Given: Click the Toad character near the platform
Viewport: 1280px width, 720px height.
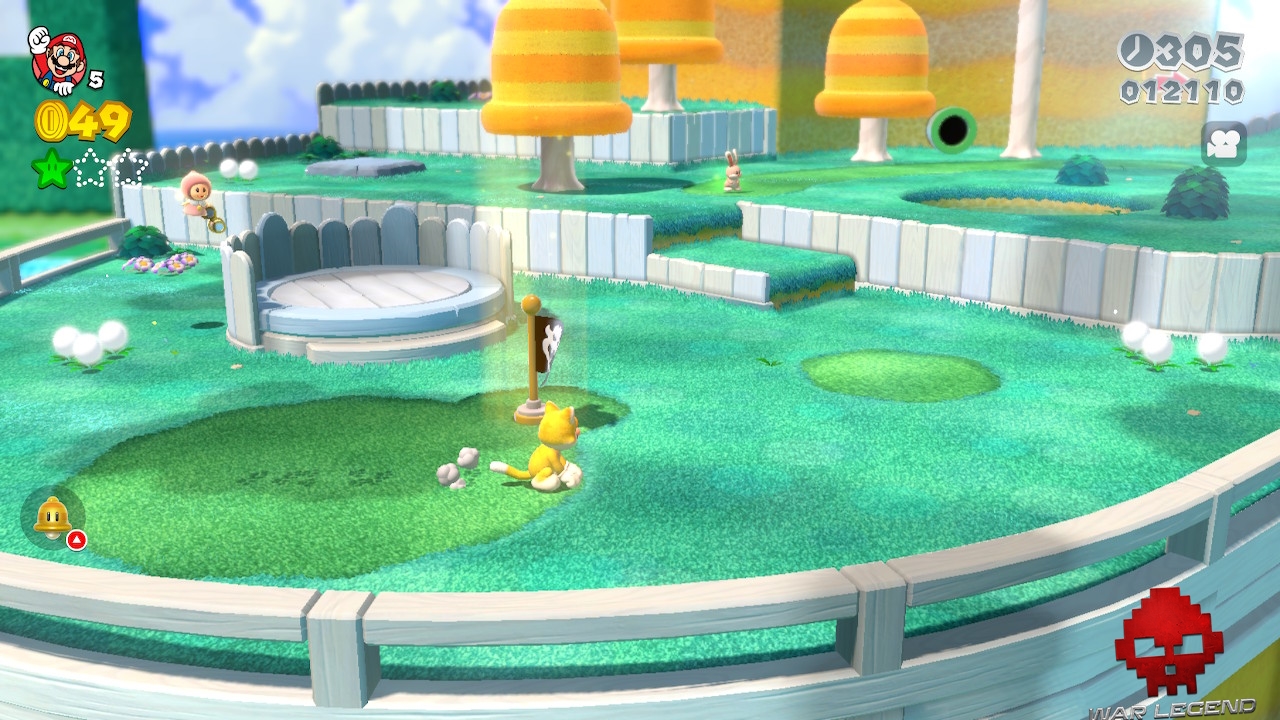Looking at the screenshot, I should 195,200.
